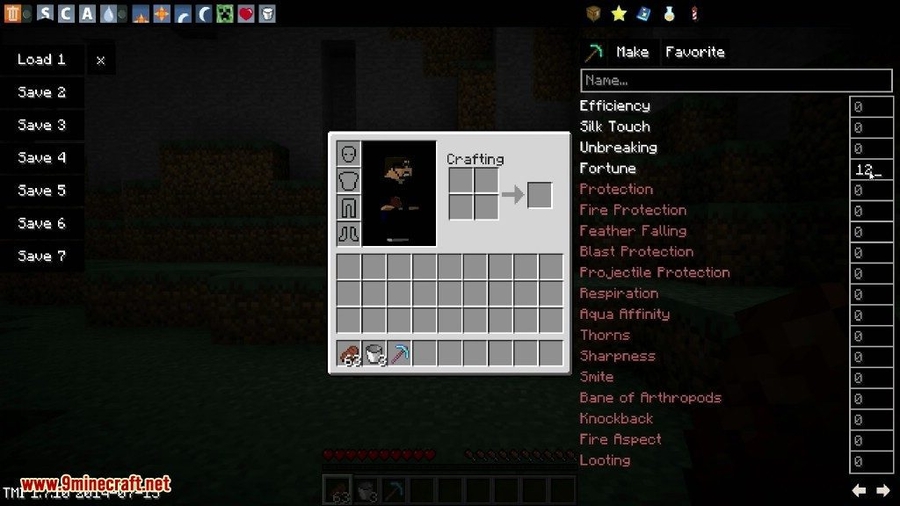Switch to creative mode with the C icon
900x506 pixels.
pos(65,14)
